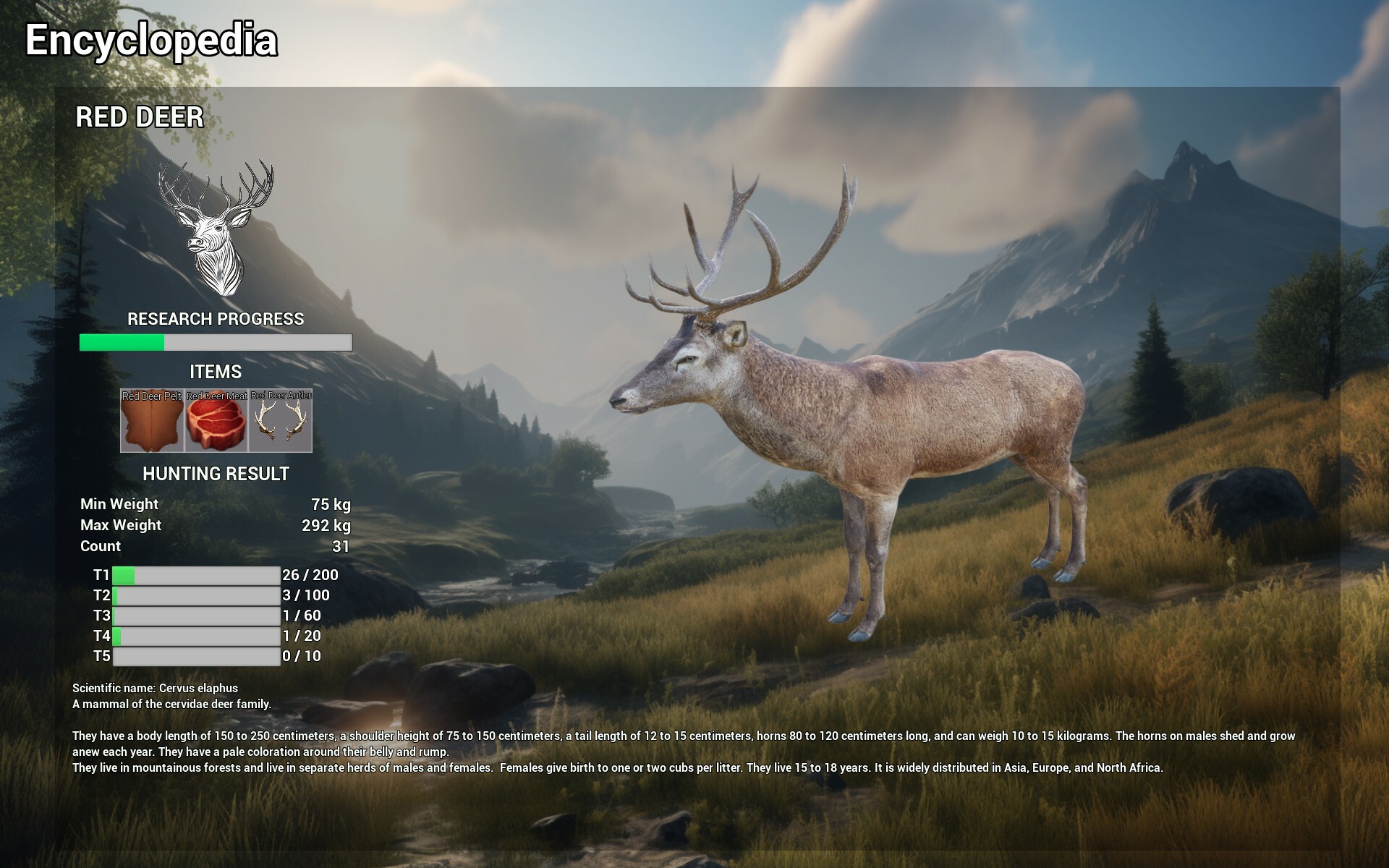Expand the Red Deer species entry
The width and height of the screenshot is (1389, 868).
tap(140, 115)
